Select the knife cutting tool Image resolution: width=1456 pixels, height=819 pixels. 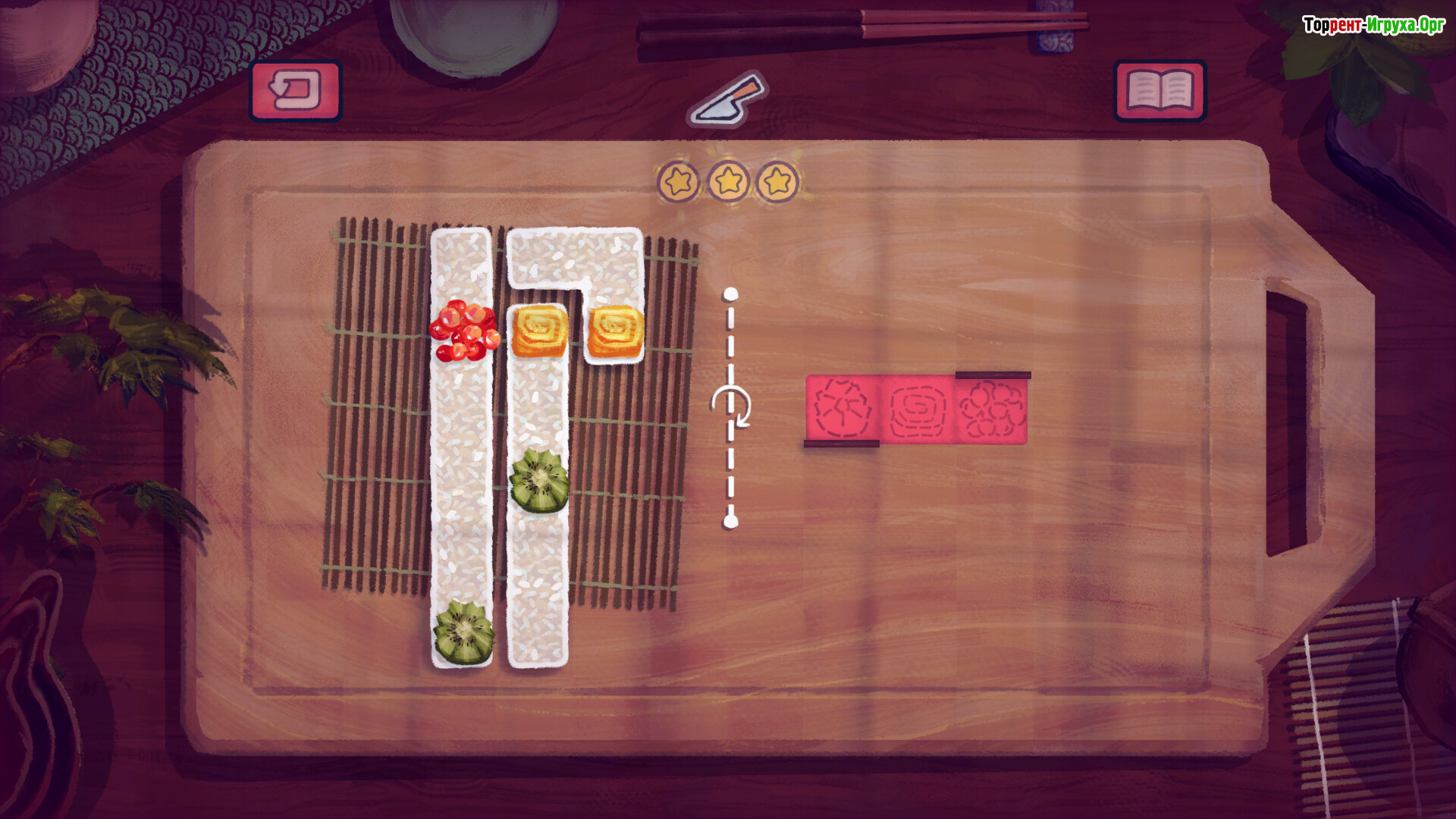[728, 100]
